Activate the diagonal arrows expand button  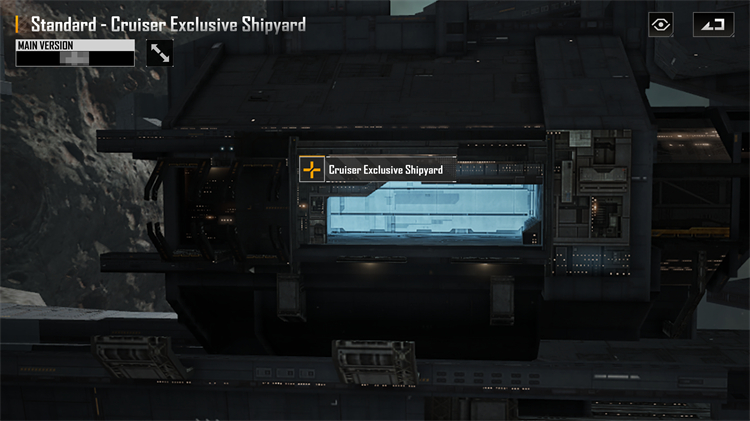160,53
